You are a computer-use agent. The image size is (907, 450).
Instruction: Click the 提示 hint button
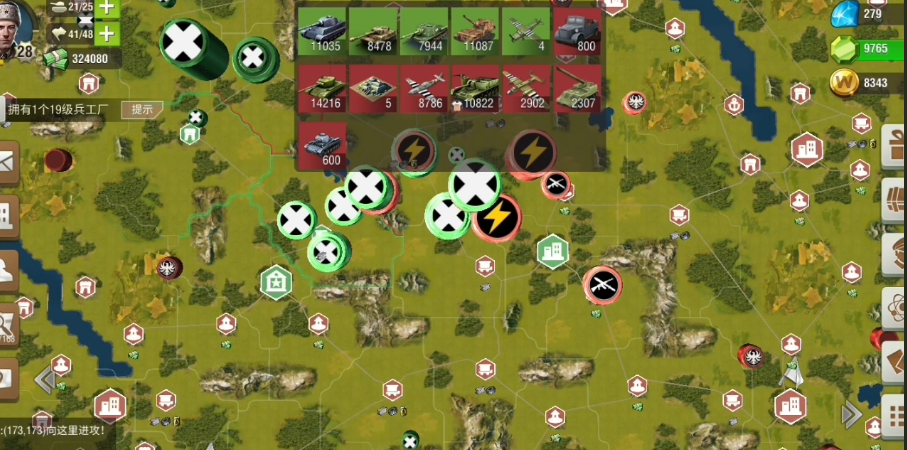tap(142, 109)
